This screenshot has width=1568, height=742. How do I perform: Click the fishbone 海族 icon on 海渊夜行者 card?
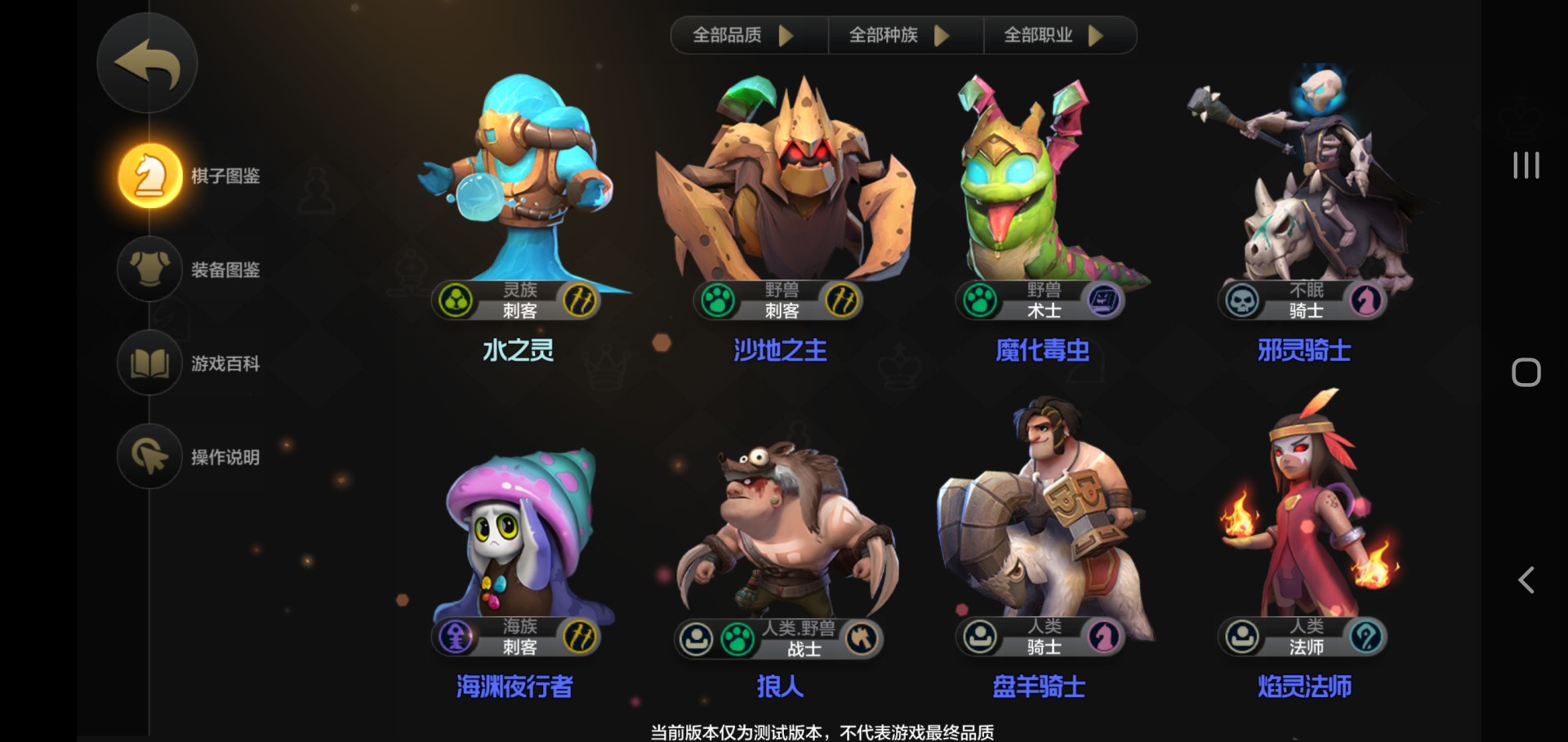[x=456, y=638]
